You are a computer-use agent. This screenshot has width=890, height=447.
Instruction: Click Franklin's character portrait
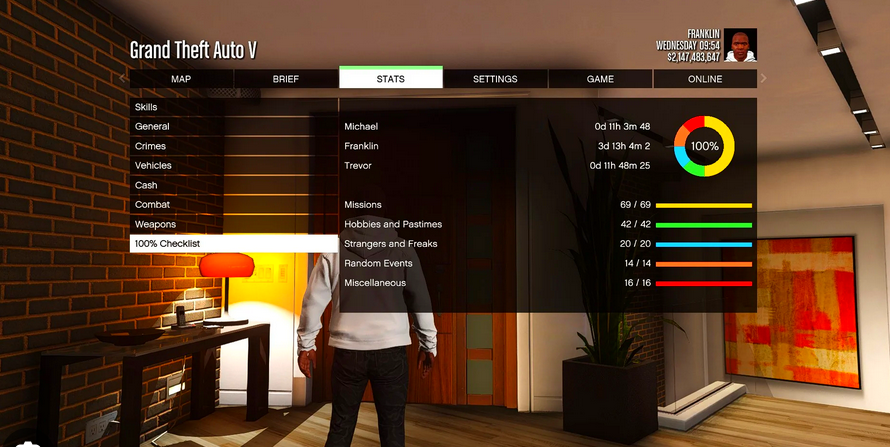click(740, 45)
